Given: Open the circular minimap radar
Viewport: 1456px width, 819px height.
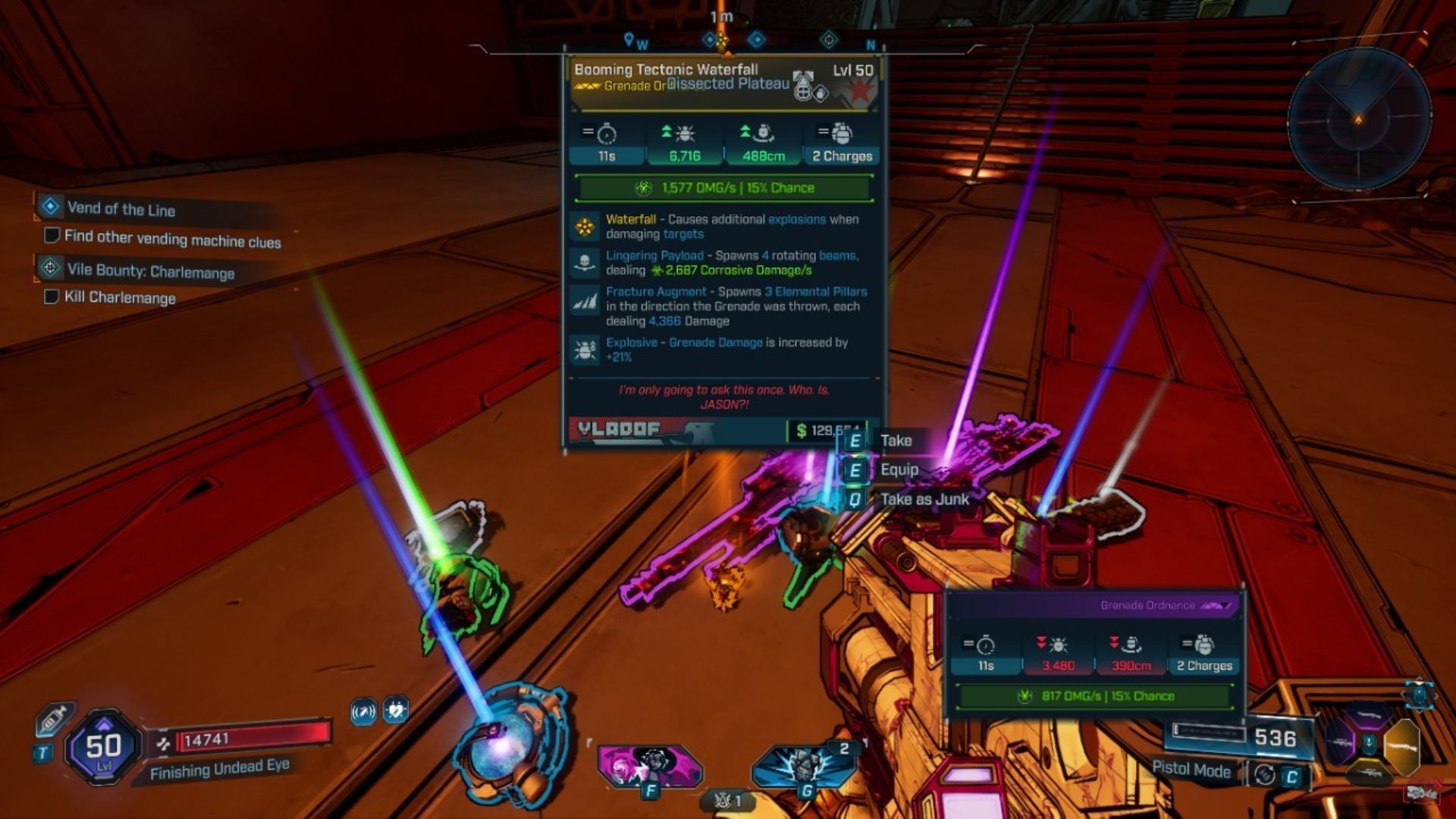Looking at the screenshot, I should tap(1358, 119).
